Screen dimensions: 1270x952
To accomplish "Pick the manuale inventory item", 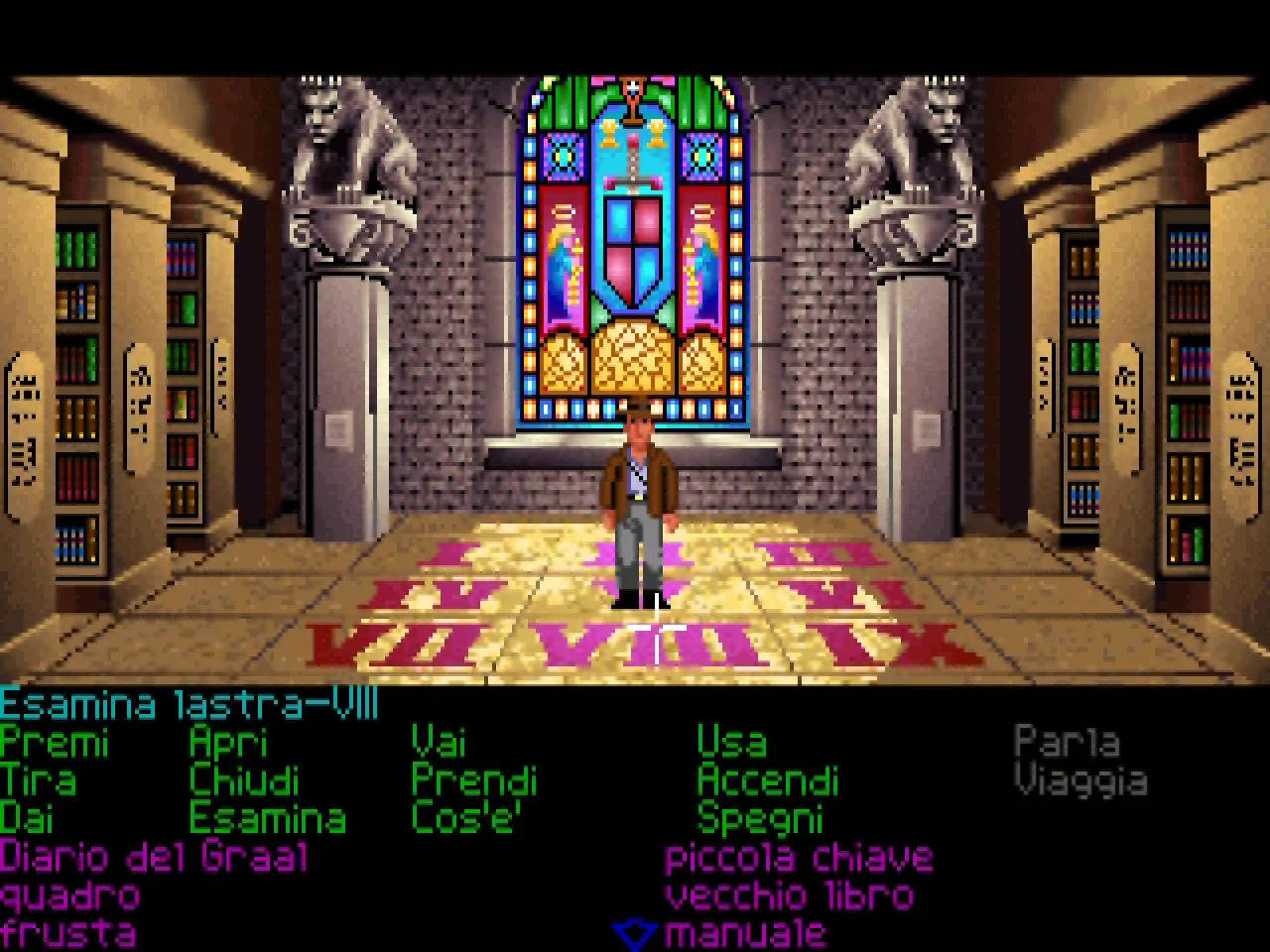I will [746, 933].
